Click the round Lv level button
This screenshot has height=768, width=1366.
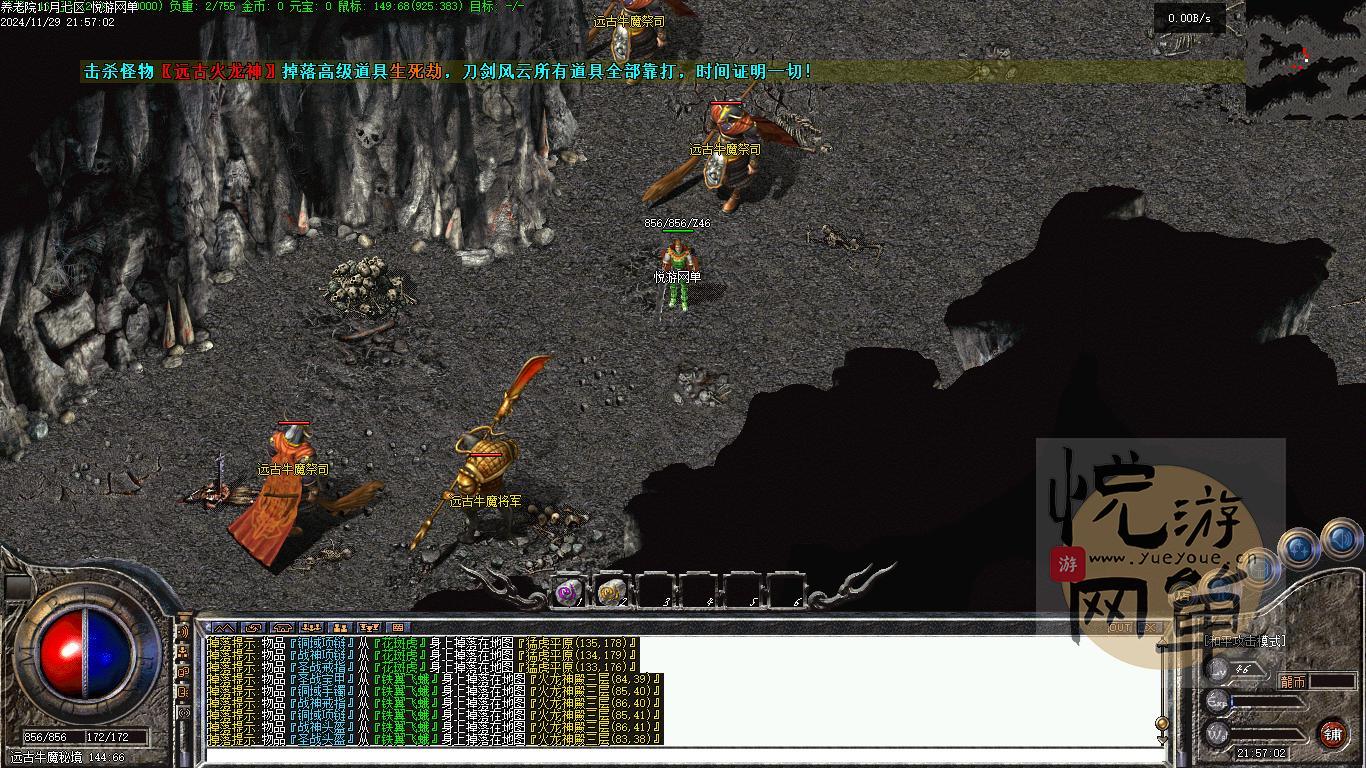point(1217,670)
